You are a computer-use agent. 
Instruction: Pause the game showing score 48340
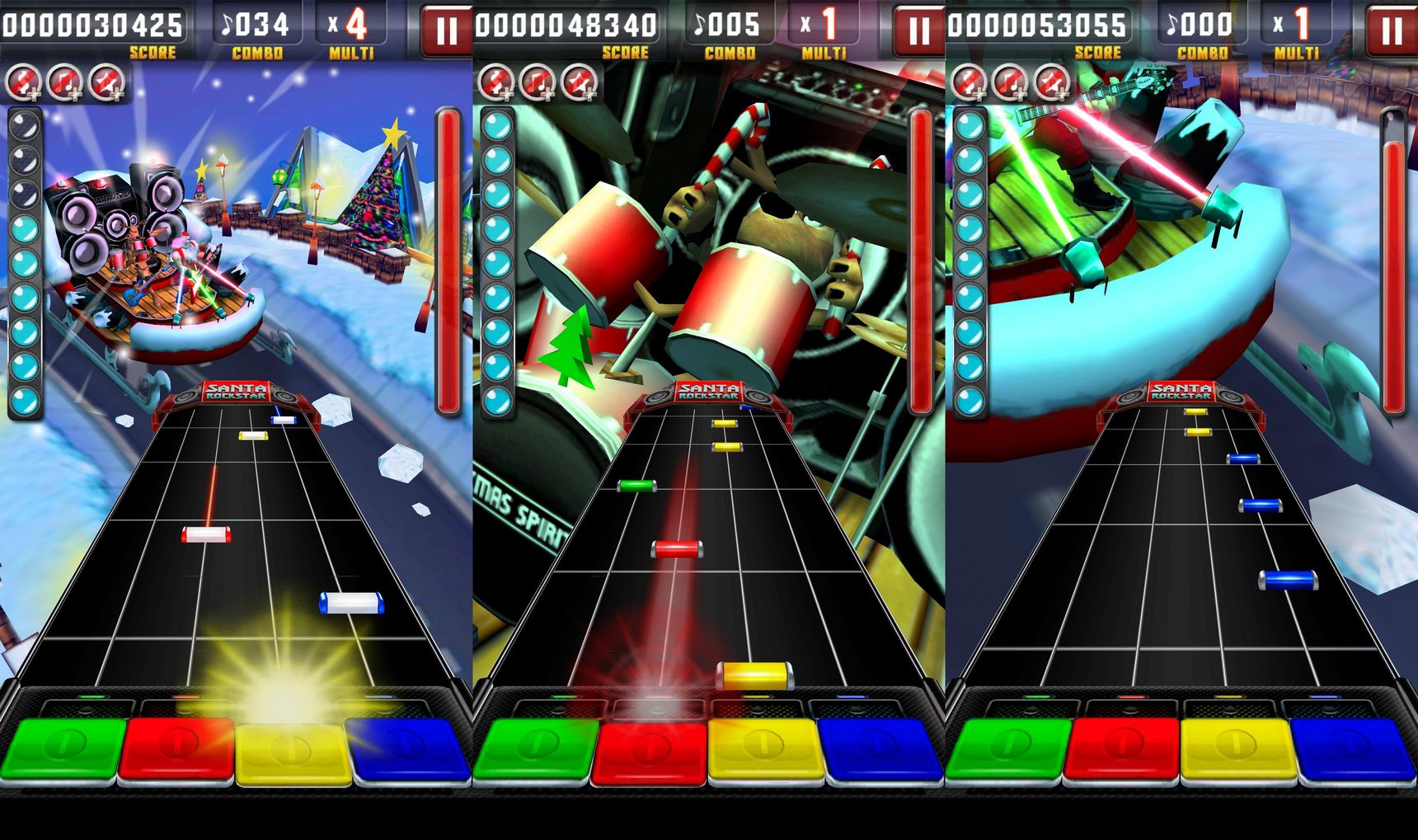coord(918,31)
